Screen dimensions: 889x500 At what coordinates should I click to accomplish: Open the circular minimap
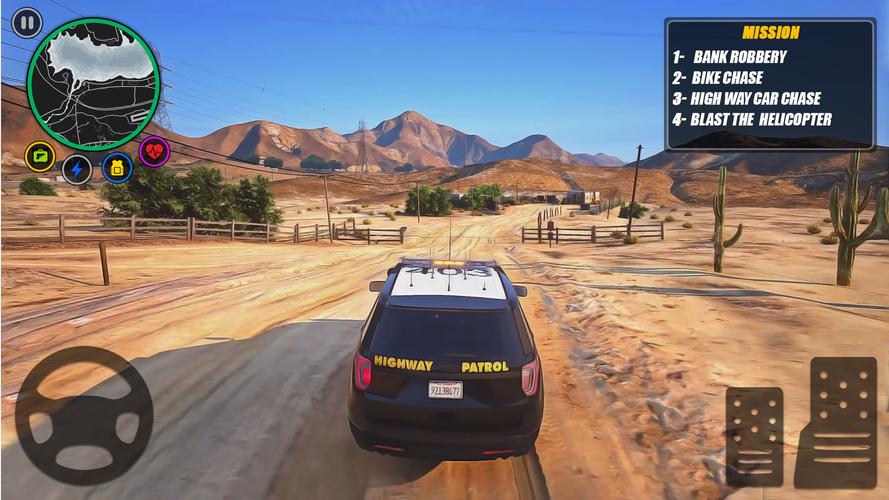(x=93, y=83)
